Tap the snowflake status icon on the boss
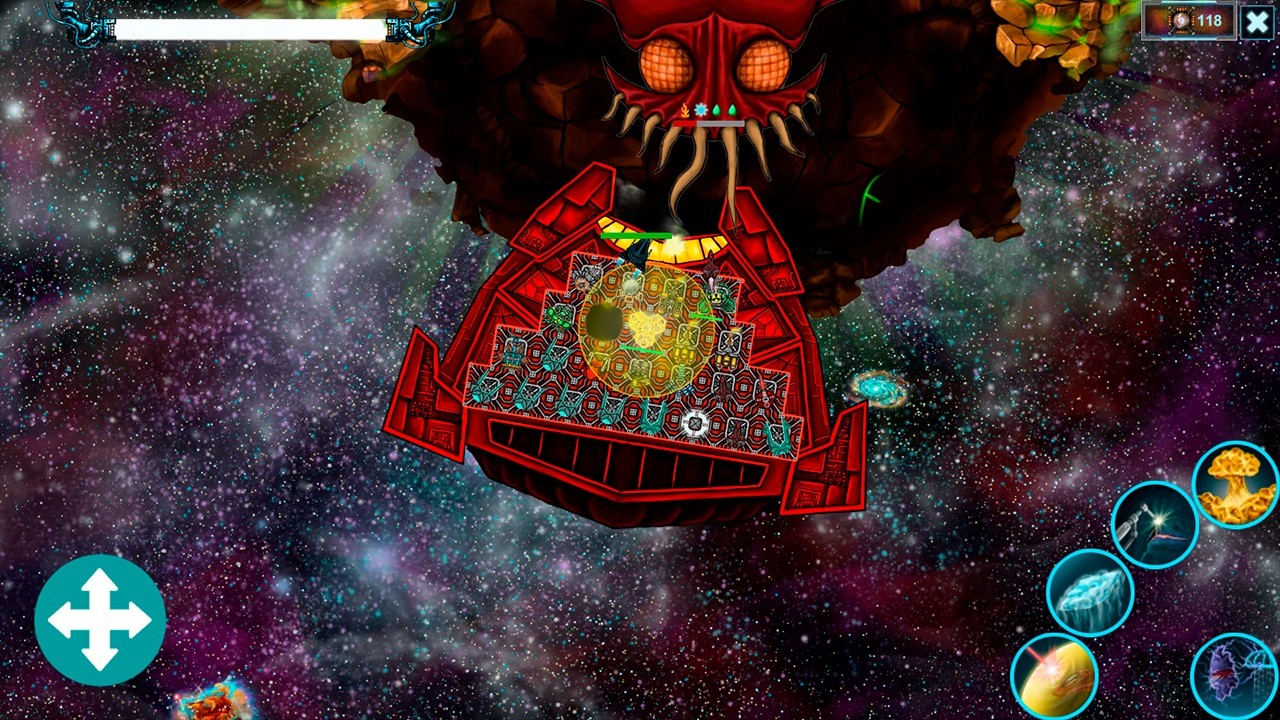Screen dimensions: 1280x720 coord(700,109)
